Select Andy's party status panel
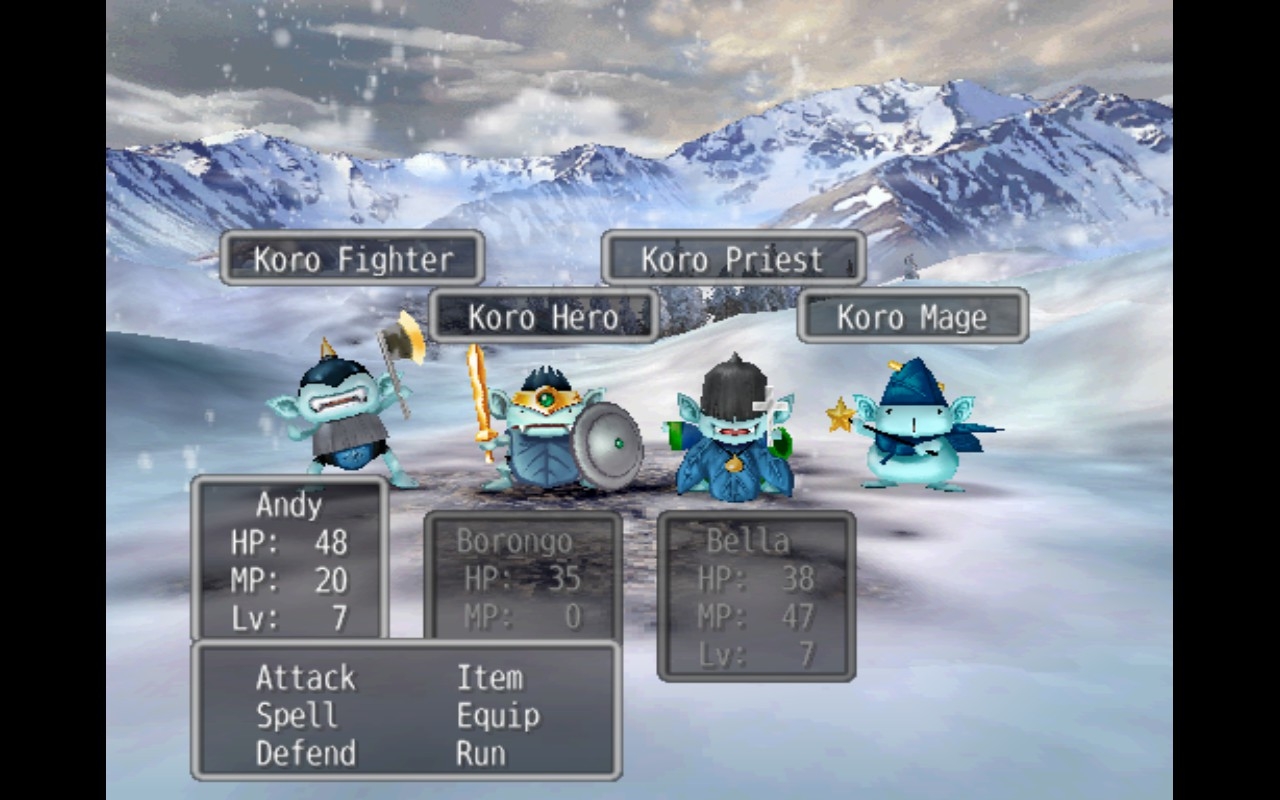This screenshot has height=800, width=1280. 289,558
